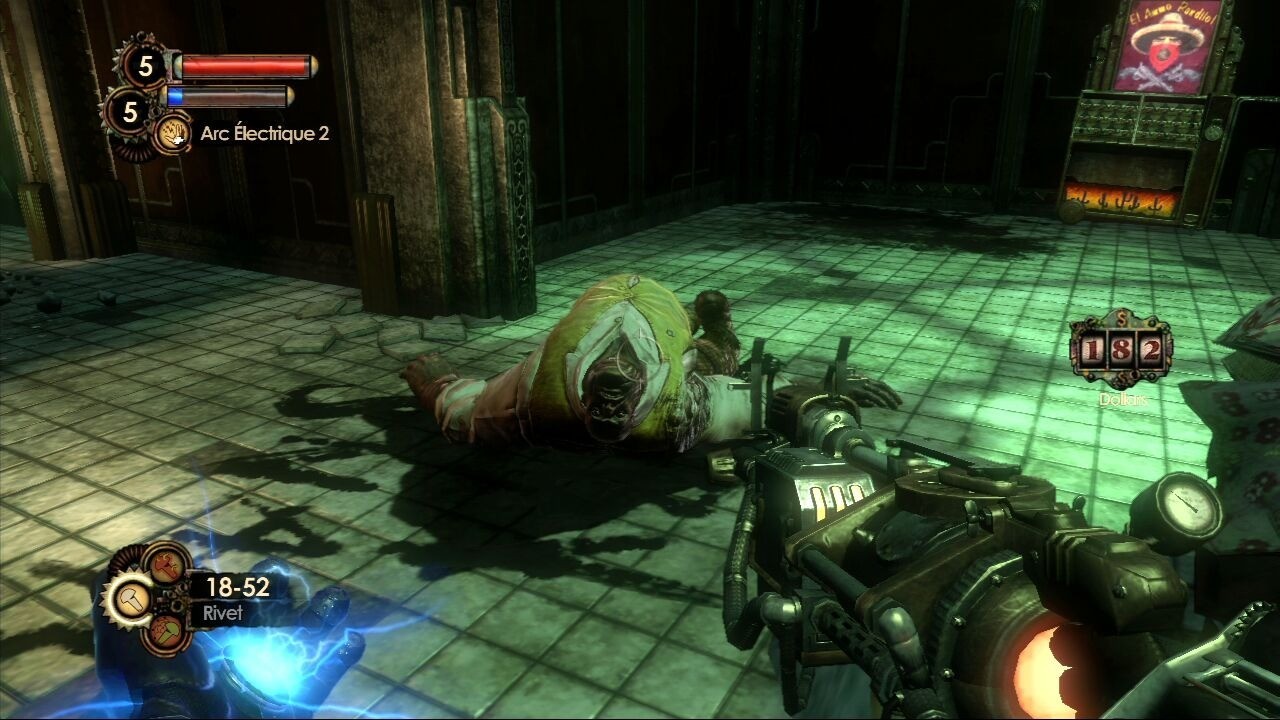Select the Arc Électrique 2 plasmid icon
1280x720 pixels.
[175, 132]
